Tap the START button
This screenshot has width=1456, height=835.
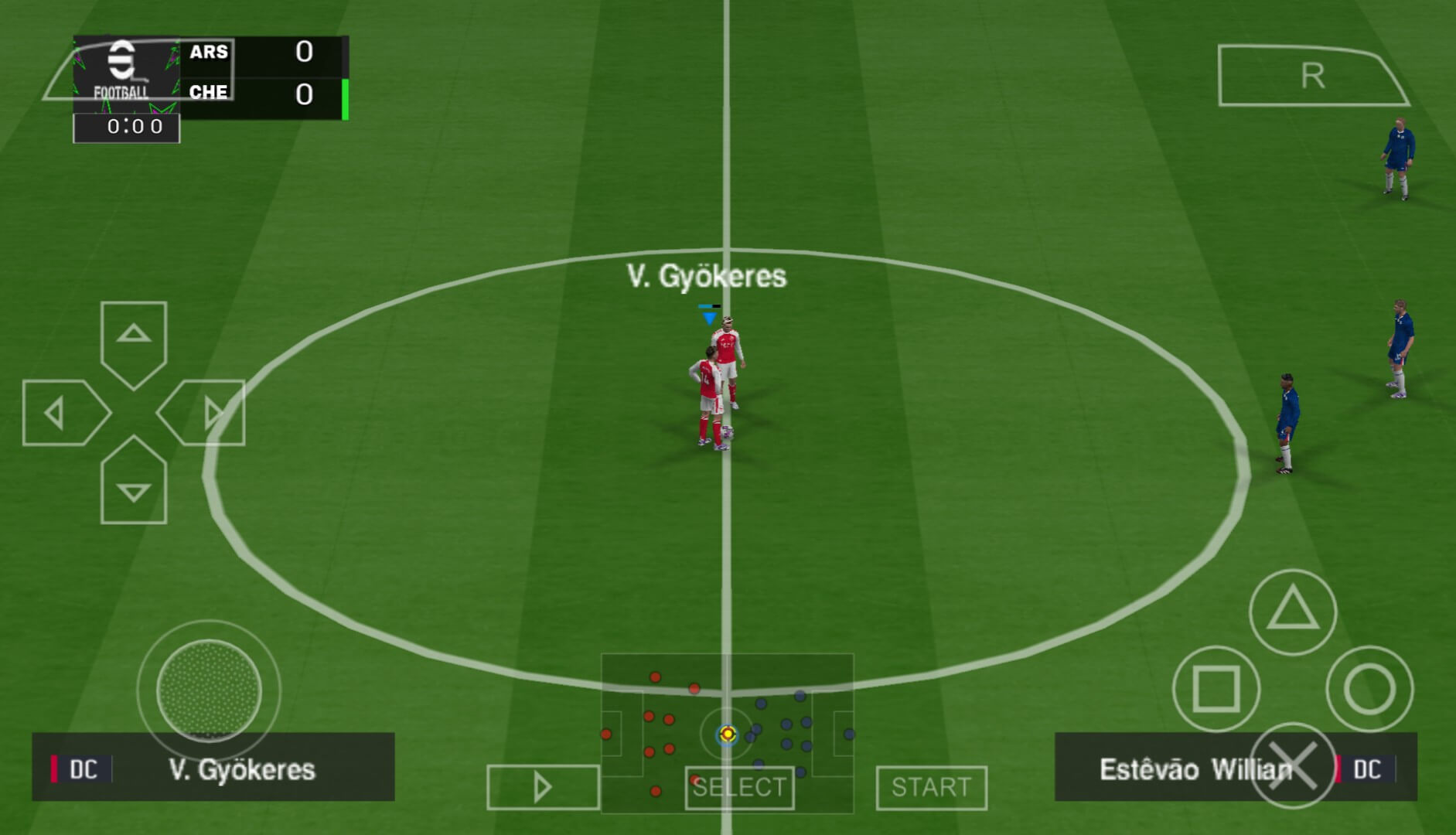[x=931, y=788]
